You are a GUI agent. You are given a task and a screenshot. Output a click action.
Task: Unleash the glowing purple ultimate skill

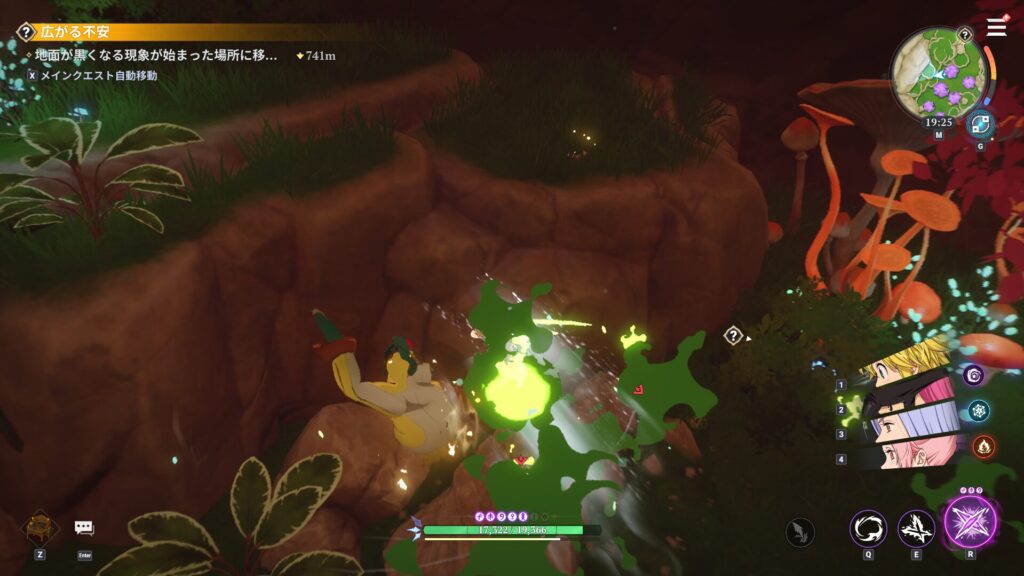point(970,522)
